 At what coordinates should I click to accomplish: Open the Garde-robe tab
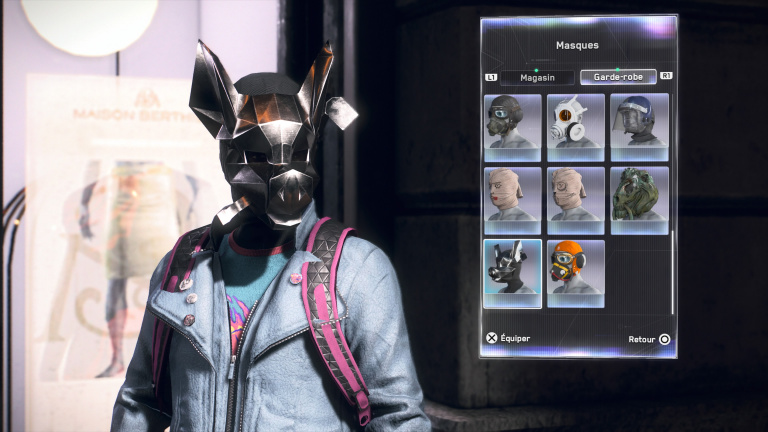coord(618,77)
